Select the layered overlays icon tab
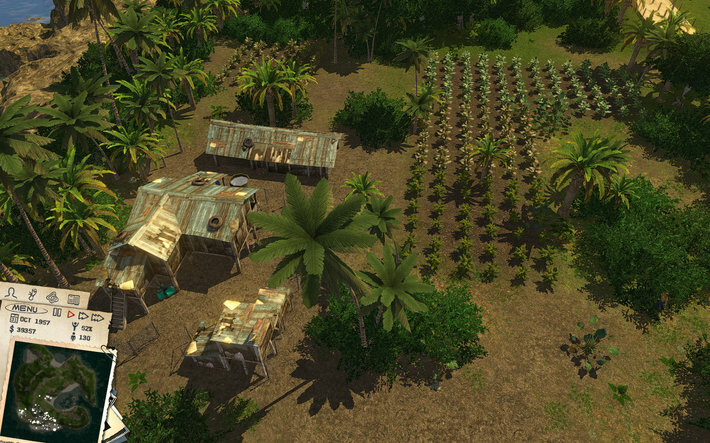This screenshot has height=443, width=710. [52, 297]
